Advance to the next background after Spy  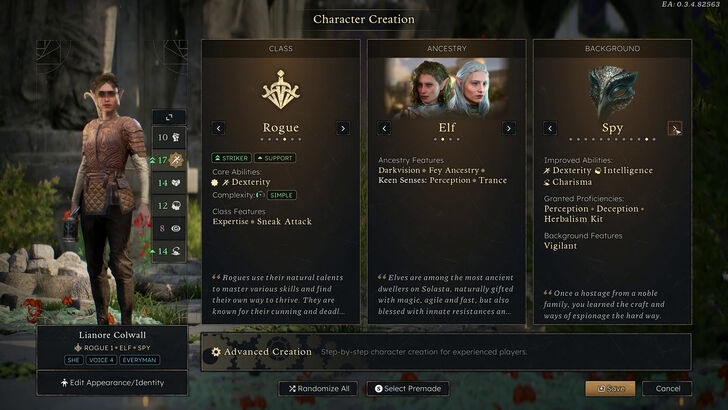coord(675,128)
